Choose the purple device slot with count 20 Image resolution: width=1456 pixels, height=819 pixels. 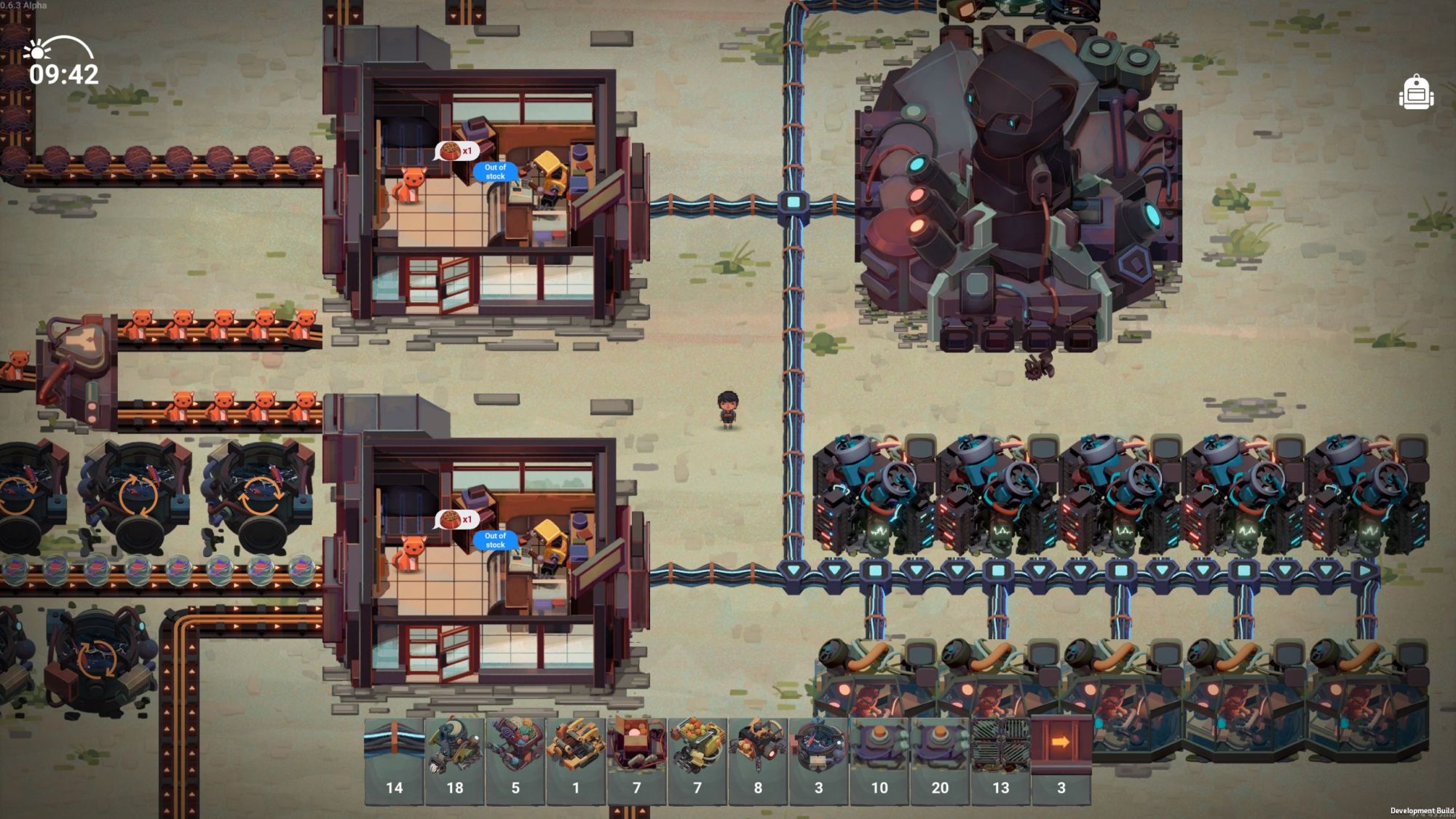(940, 760)
